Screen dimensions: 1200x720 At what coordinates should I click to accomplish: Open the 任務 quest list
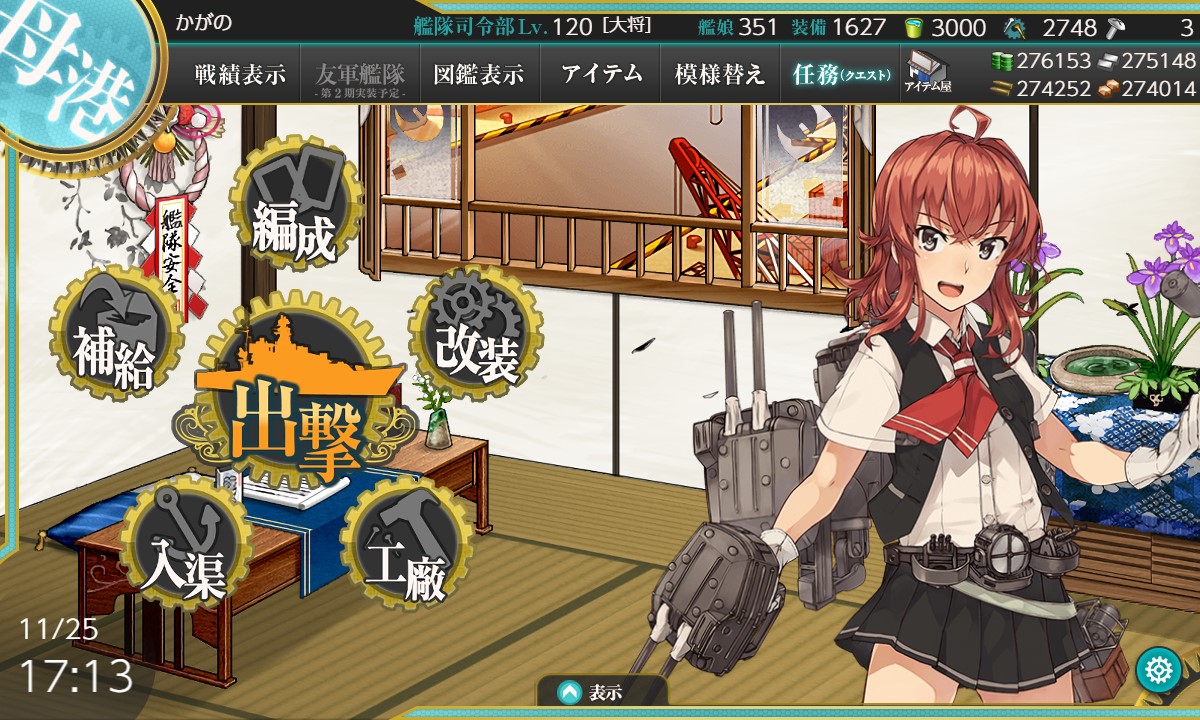[840, 74]
